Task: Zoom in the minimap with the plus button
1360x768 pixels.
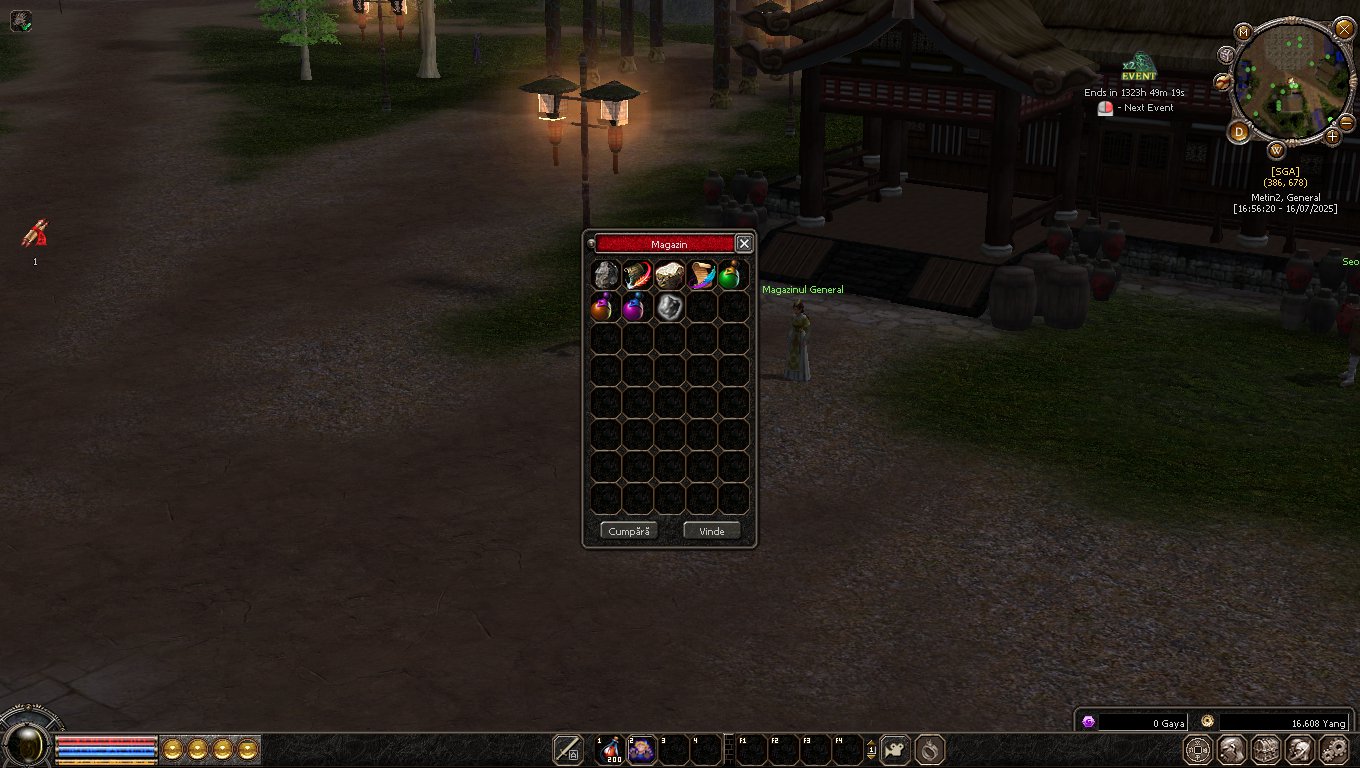Action: 1331,136
